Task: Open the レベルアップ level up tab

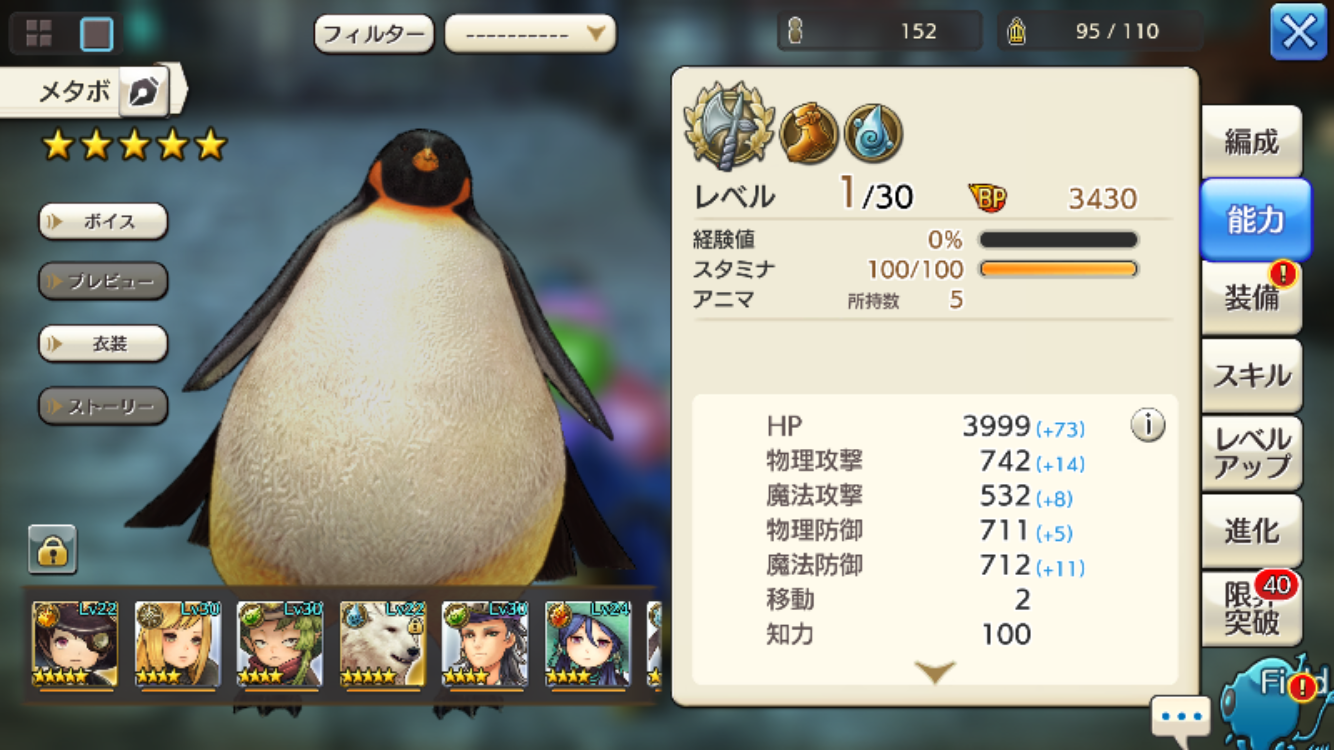Action: pos(1251,452)
